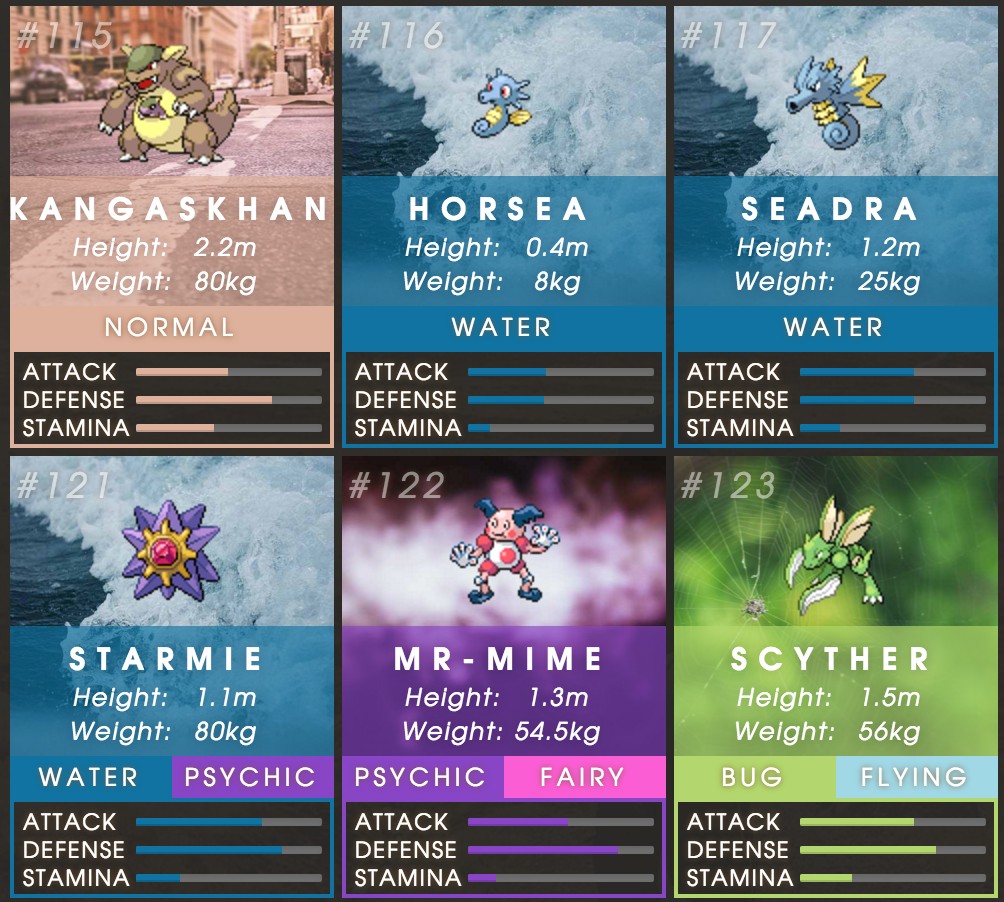Click Starmie's Psychic type tag
Image resolution: width=1004 pixels, height=902 pixels.
251,777
